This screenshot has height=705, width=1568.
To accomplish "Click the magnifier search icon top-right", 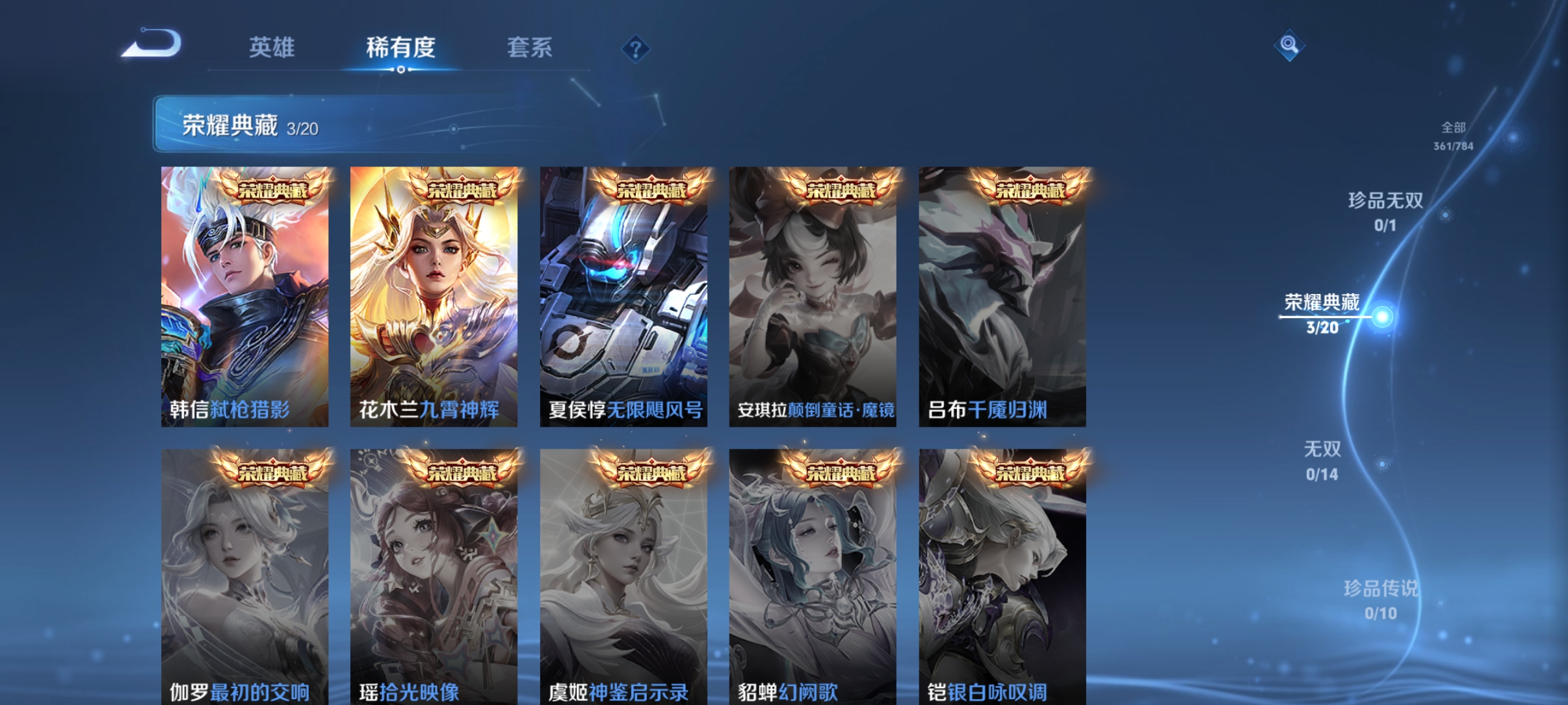I will (1290, 47).
